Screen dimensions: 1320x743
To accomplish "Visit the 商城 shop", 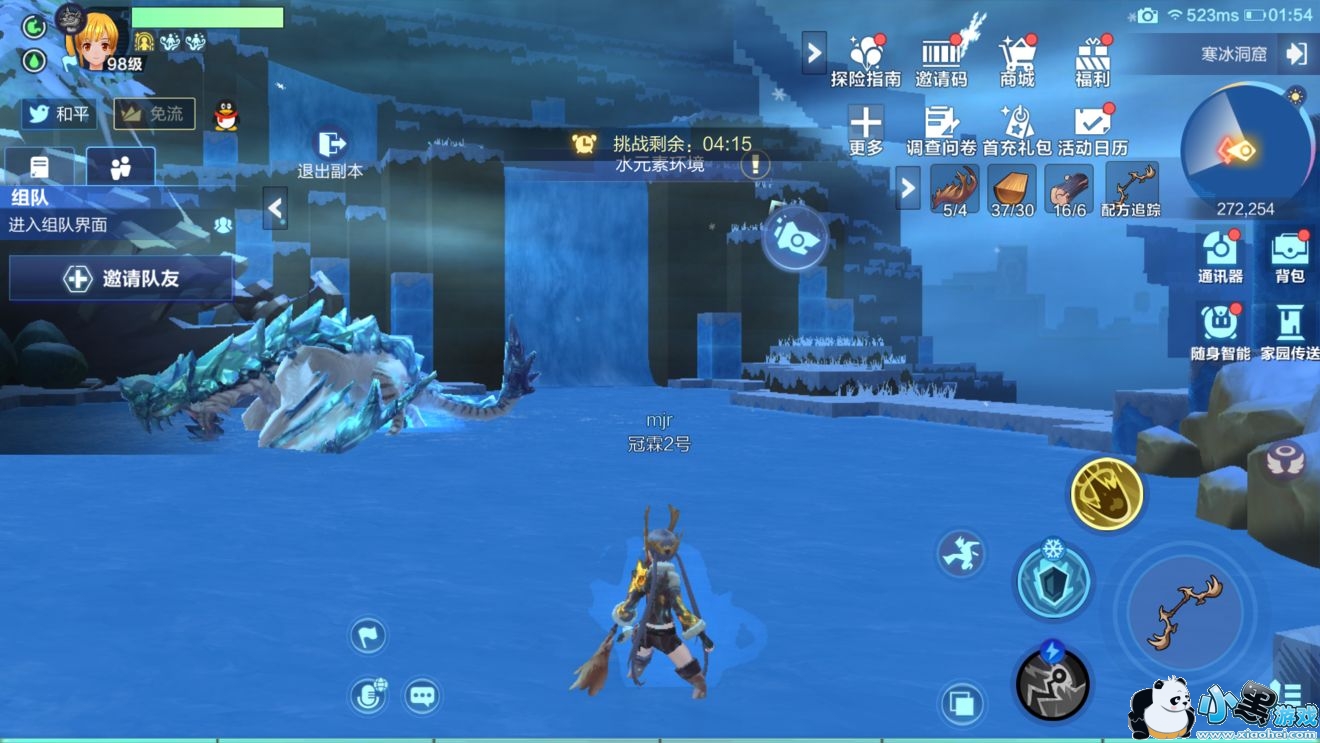I will (1017, 60).
